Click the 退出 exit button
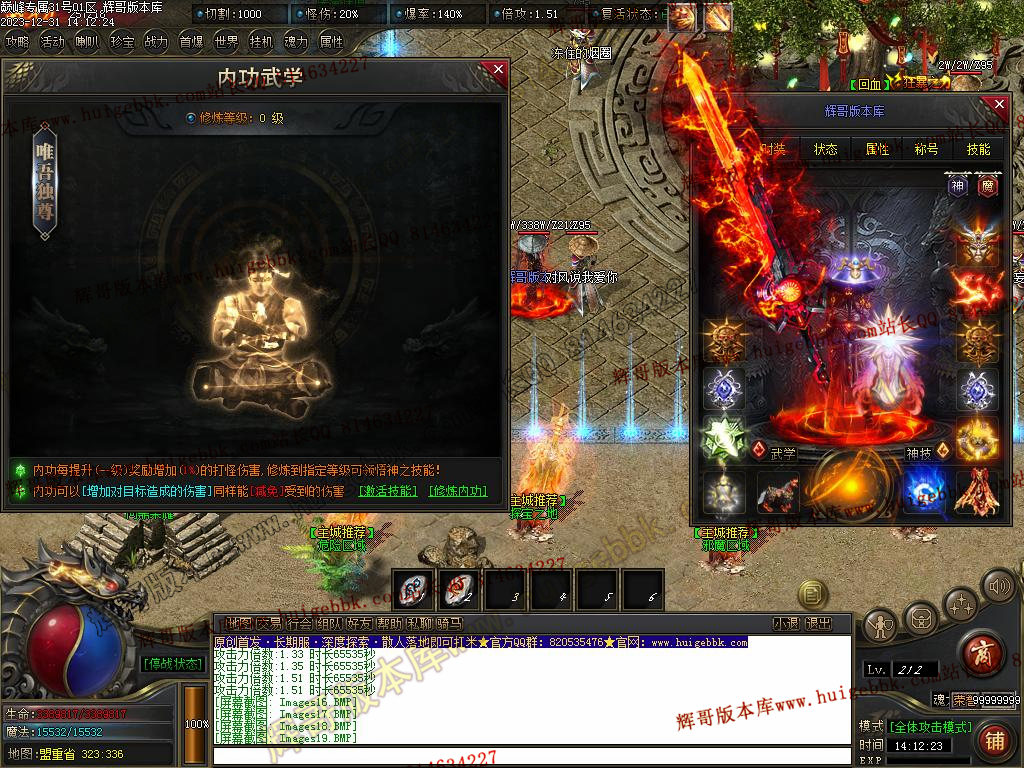Viewport: 1024px width, 768px height. click(x=818, y=623)
